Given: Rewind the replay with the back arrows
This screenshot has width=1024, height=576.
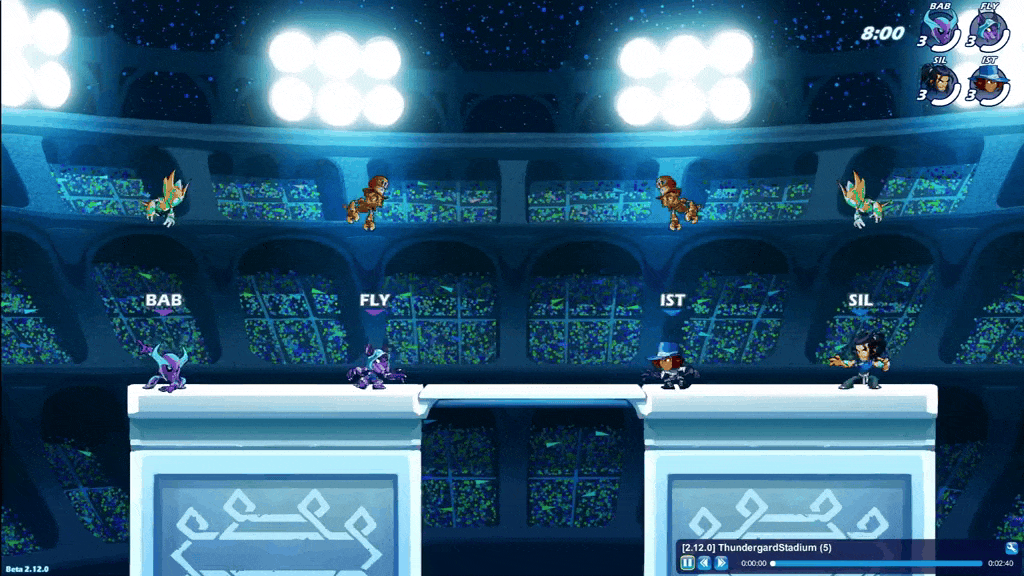Looking at the screenshot, I should tap(704, 563).
